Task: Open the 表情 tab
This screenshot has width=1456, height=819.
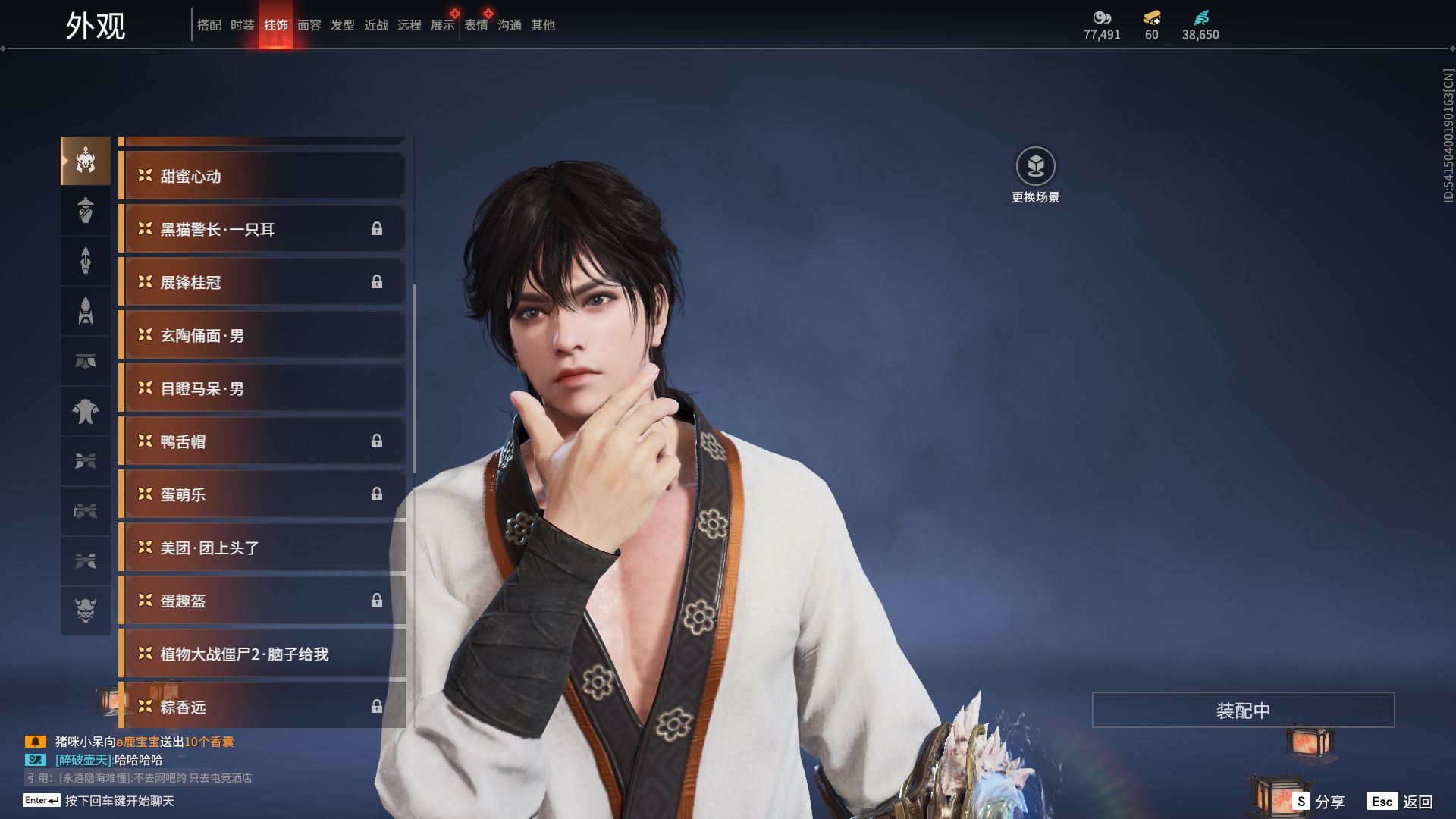Action: (x=476, y=25)
